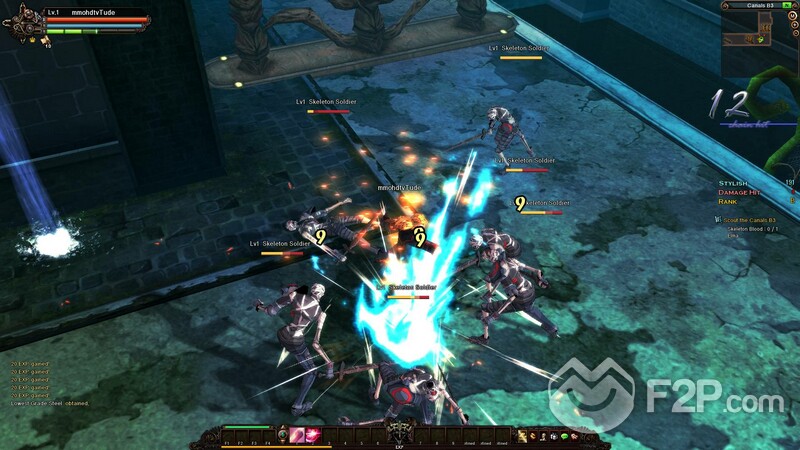The width and height of the screenshot is (800, 450).
Task: Use the glowing red orb skill
Action: point(311,435)
